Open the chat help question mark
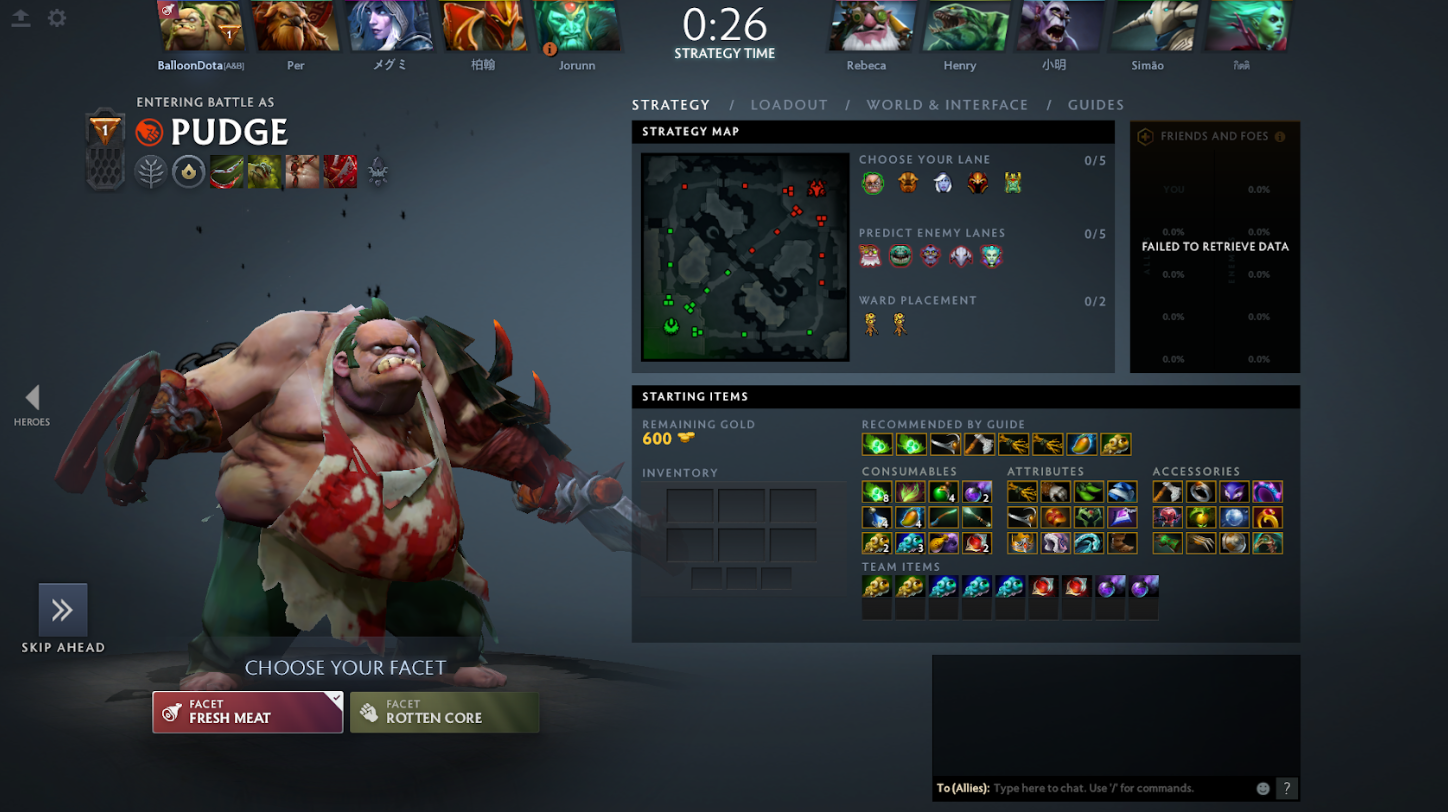1448x812 pixels. click(1287, 788)
